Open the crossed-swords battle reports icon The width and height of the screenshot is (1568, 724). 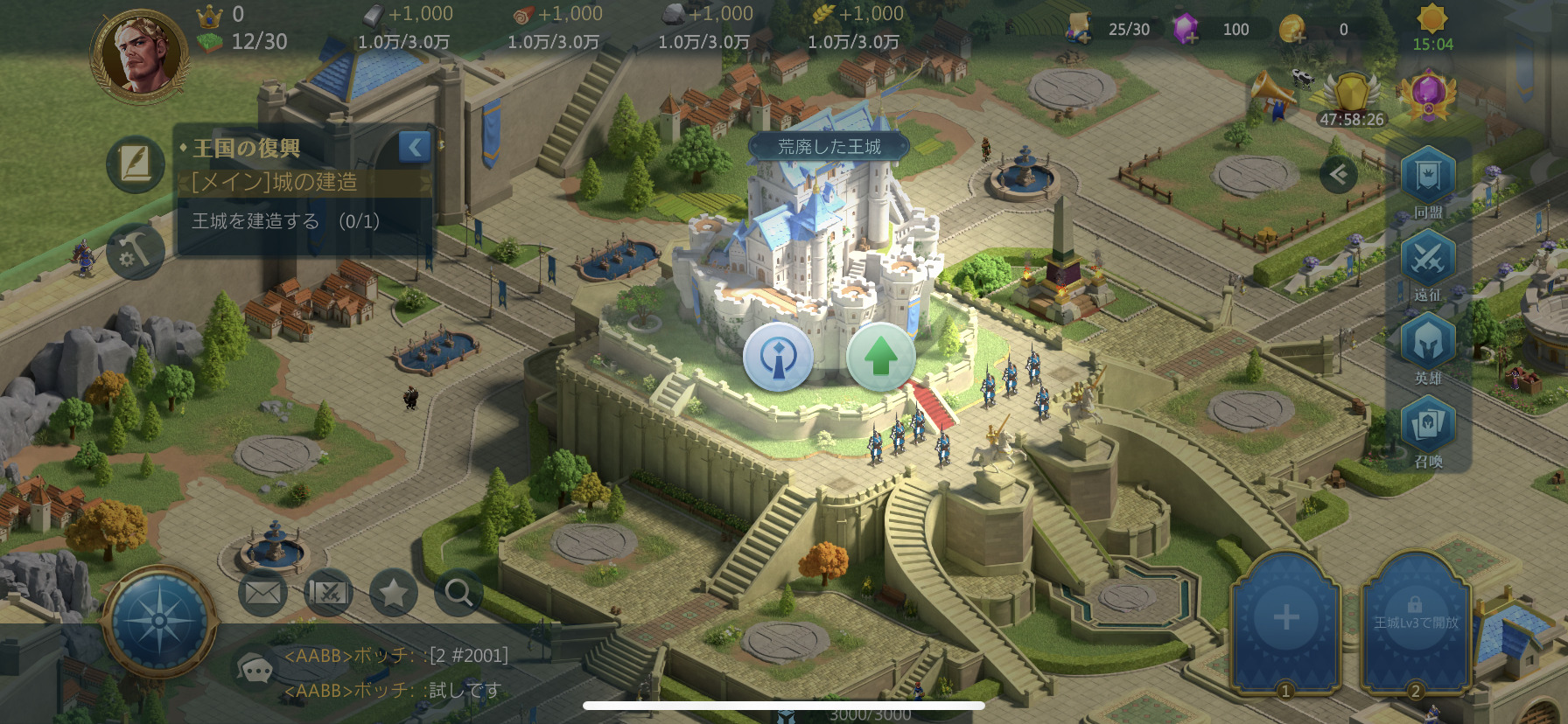tap(328, 594)
